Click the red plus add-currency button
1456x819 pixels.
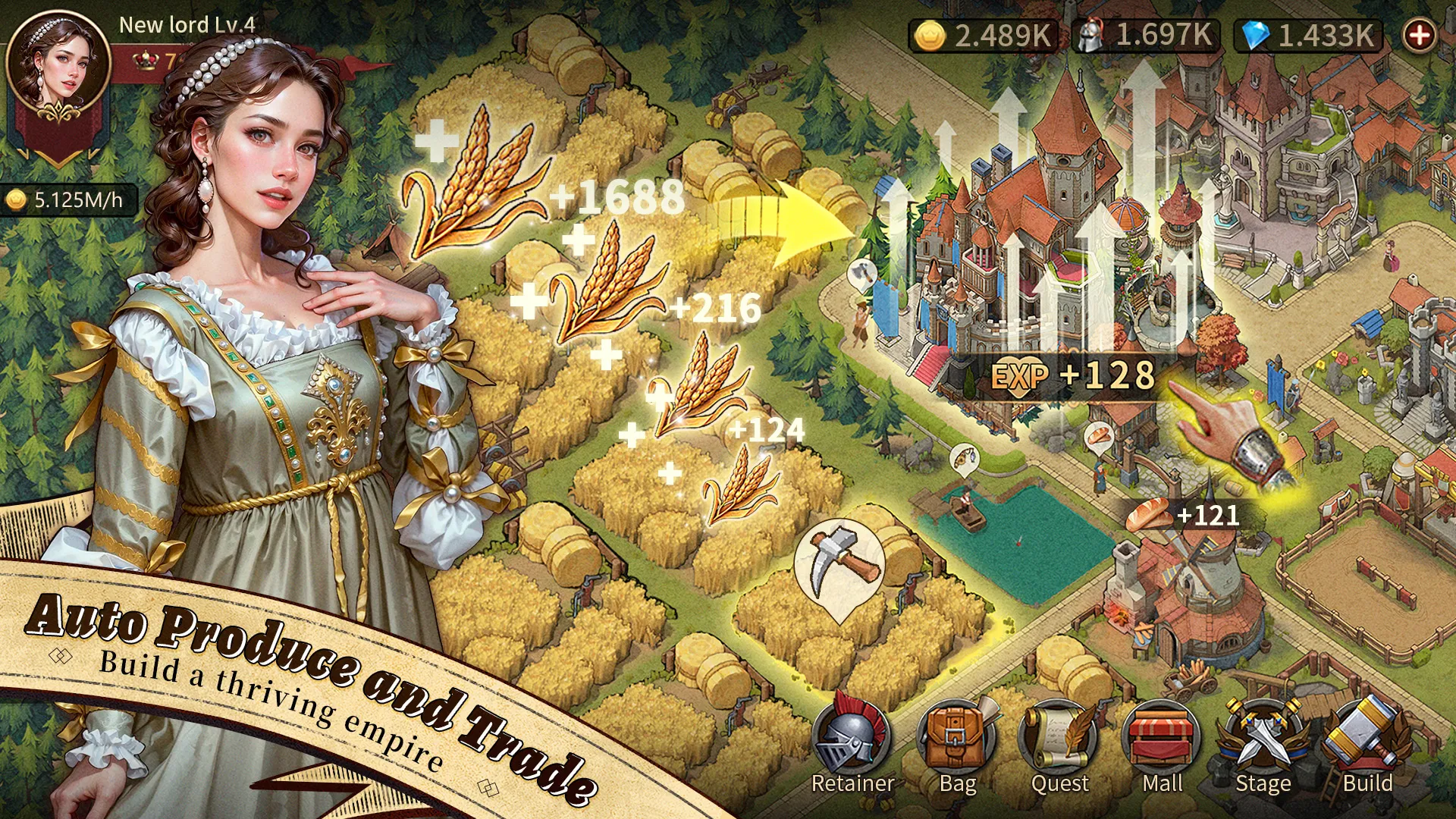[x=1419, y=35]
